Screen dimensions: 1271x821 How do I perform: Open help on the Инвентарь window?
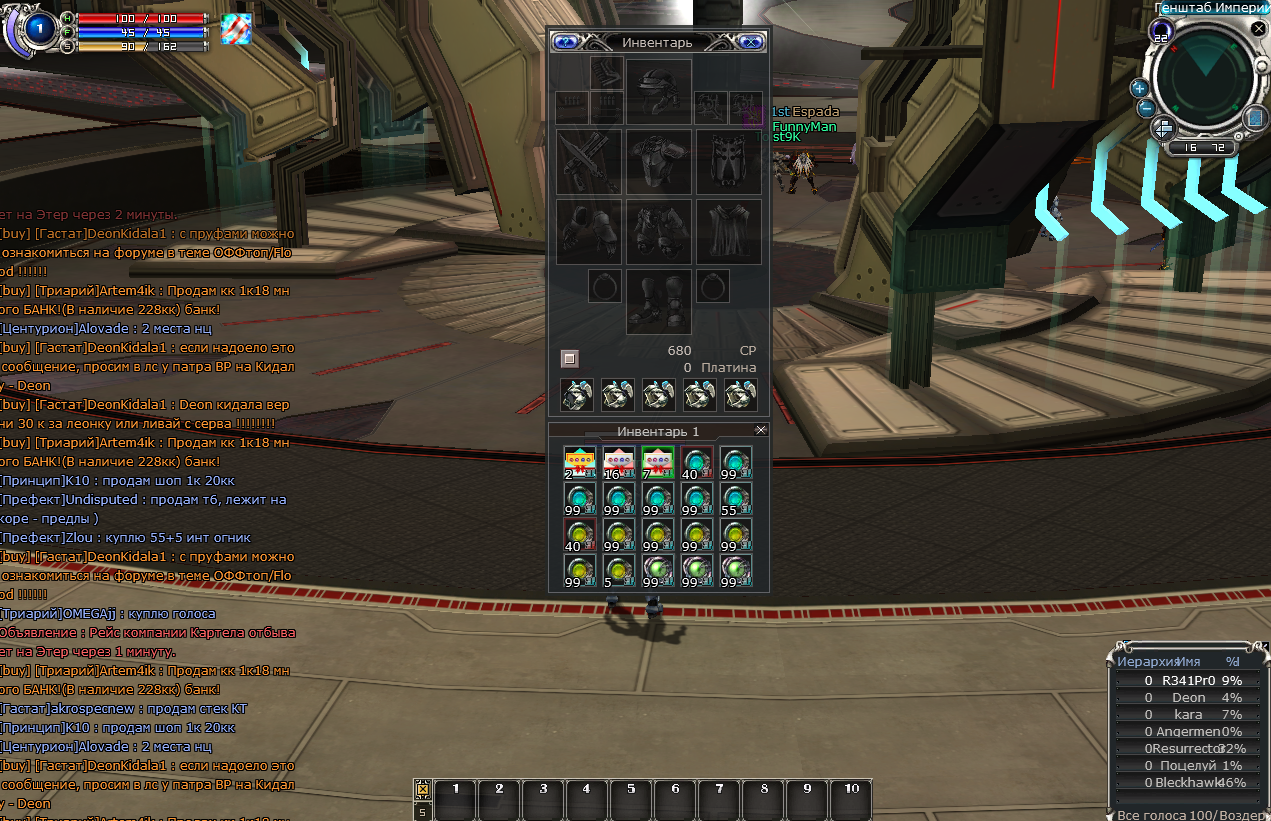(565, 42)
